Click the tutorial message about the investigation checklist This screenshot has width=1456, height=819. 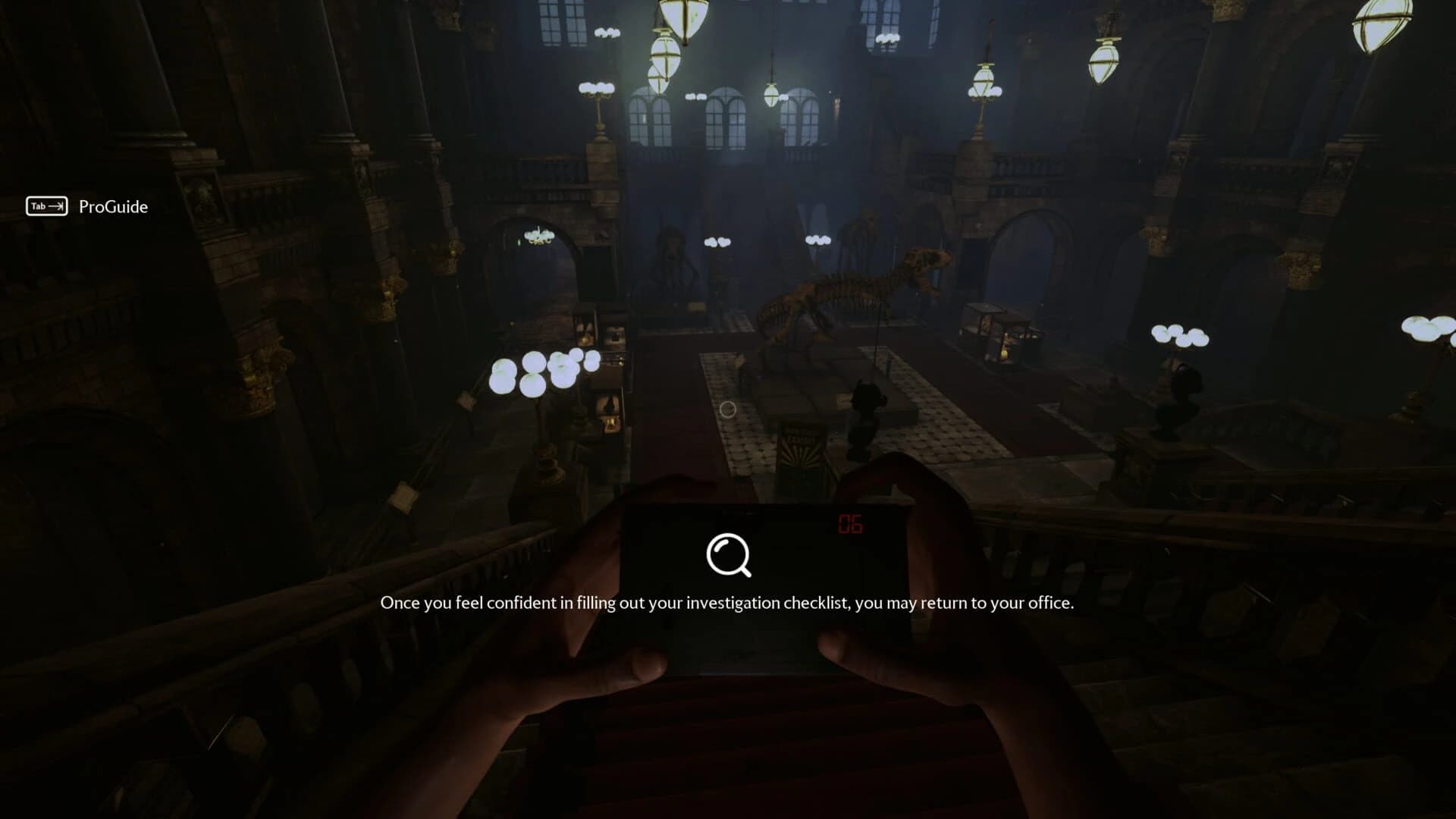[728, 604]
